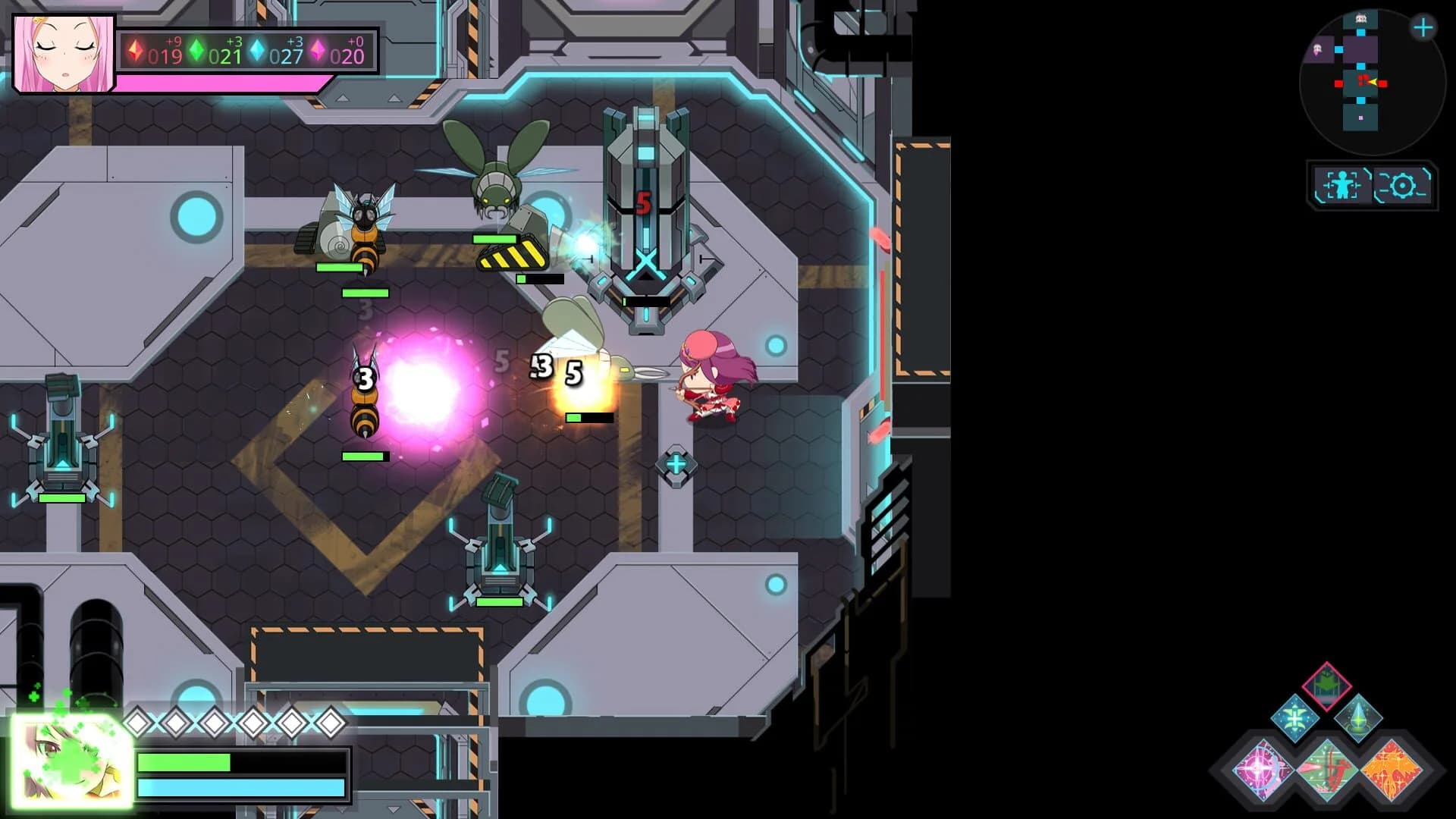Select the red archer skill diamond

point(1328,770)
